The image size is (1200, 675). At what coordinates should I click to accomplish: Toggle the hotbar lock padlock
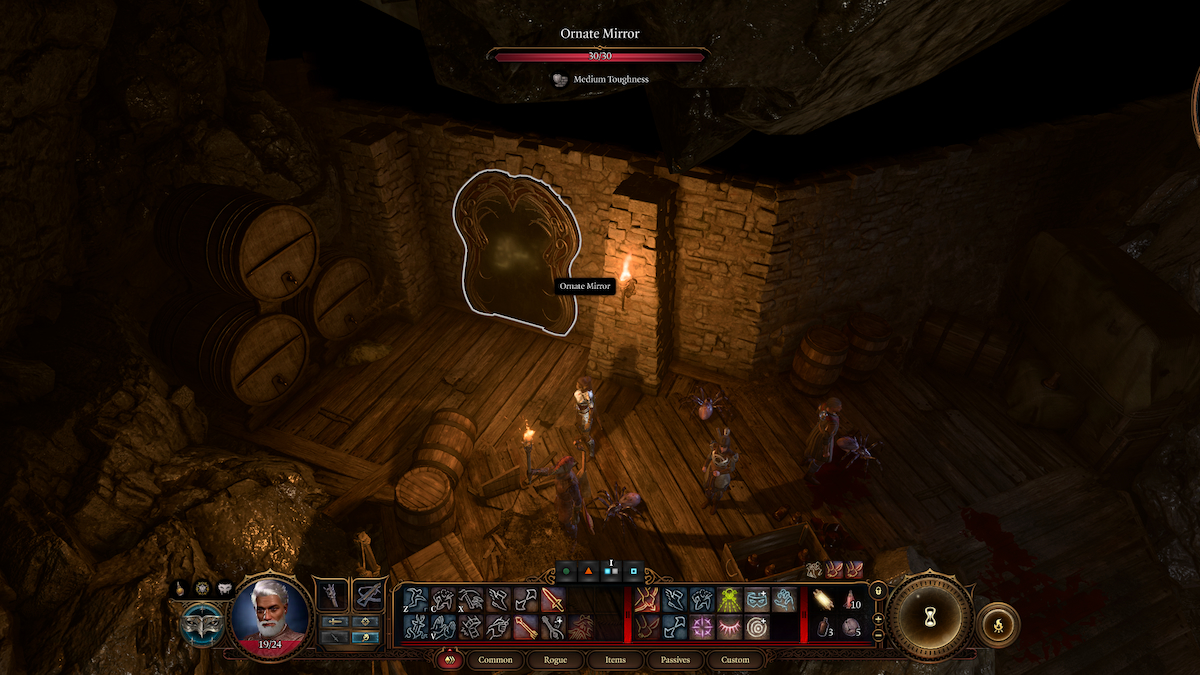[878, 592]
